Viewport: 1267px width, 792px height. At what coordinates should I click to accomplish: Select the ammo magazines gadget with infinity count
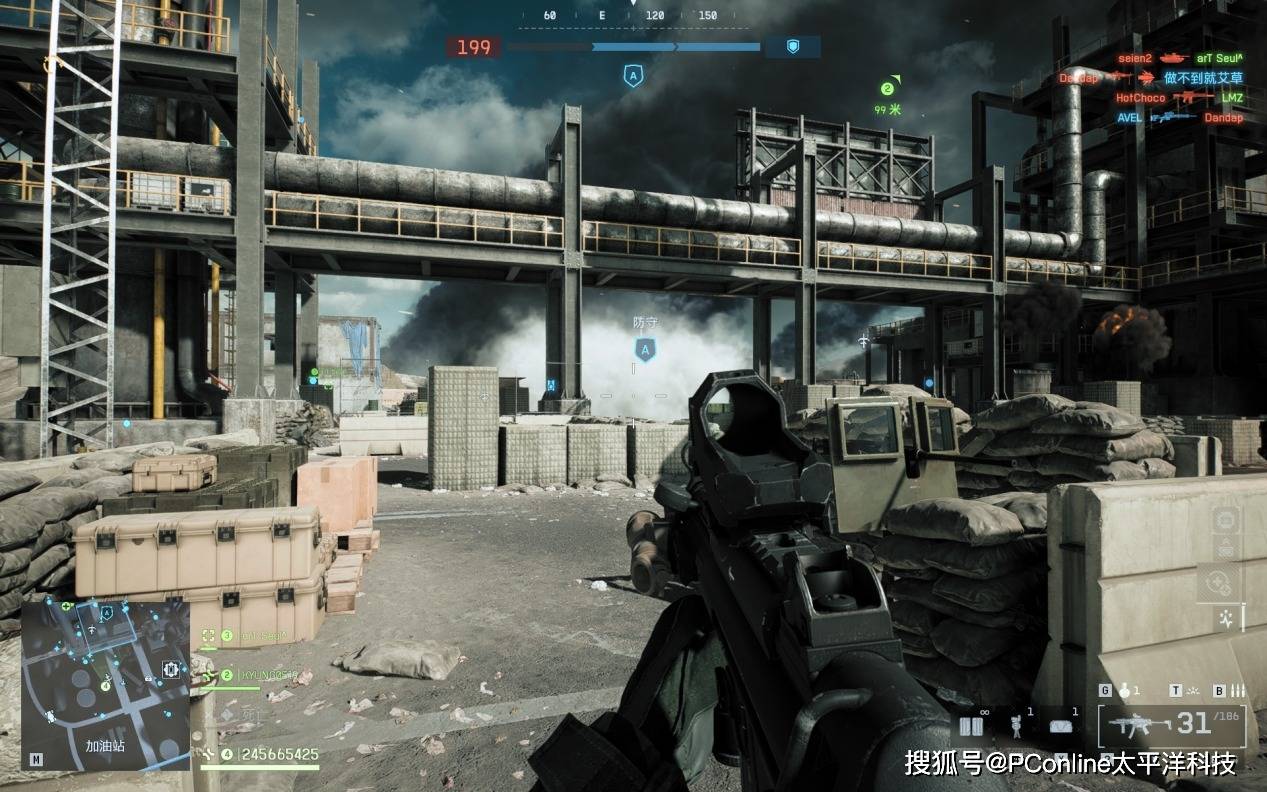coord(971,727)
